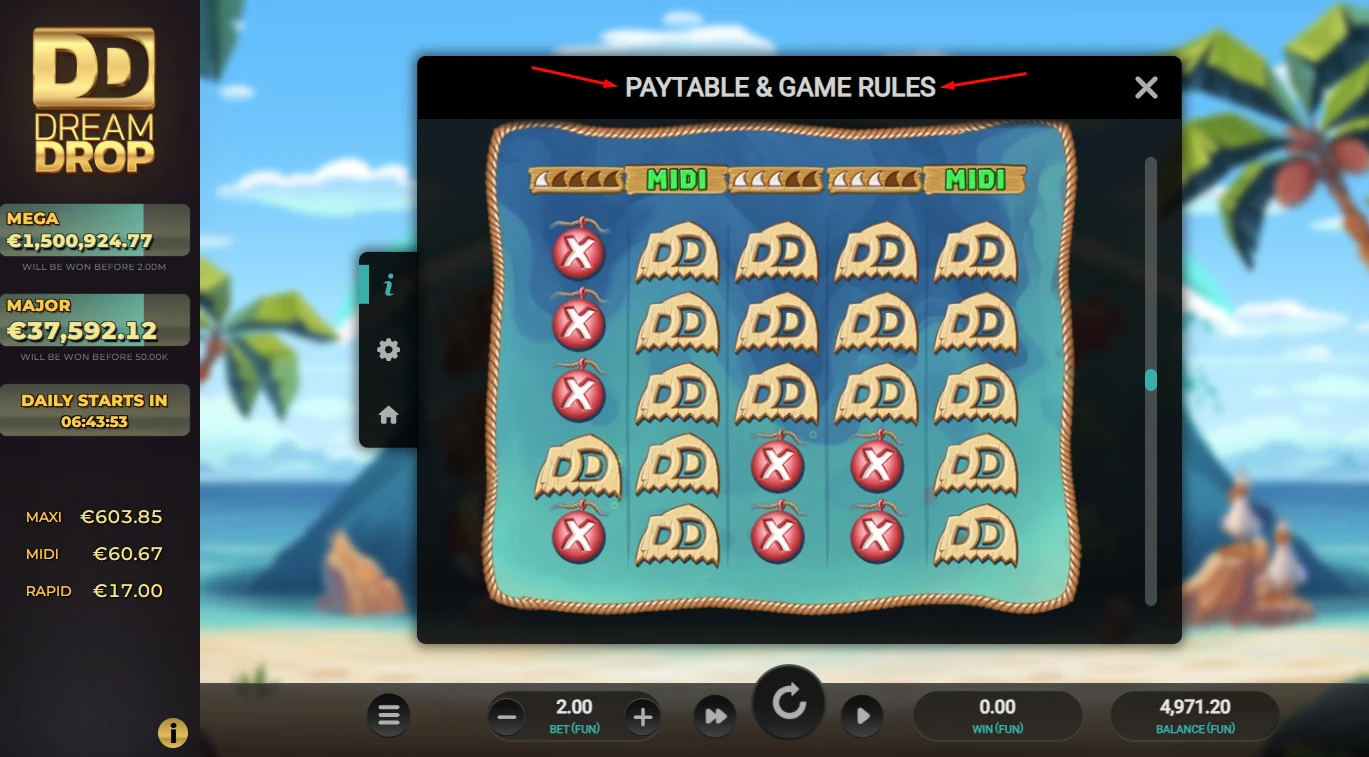Image resolution: width=1369 pixels, height=757 pixels.
Task: Switch to the settings tab of the overlay
Action: [x=388, y=349]
